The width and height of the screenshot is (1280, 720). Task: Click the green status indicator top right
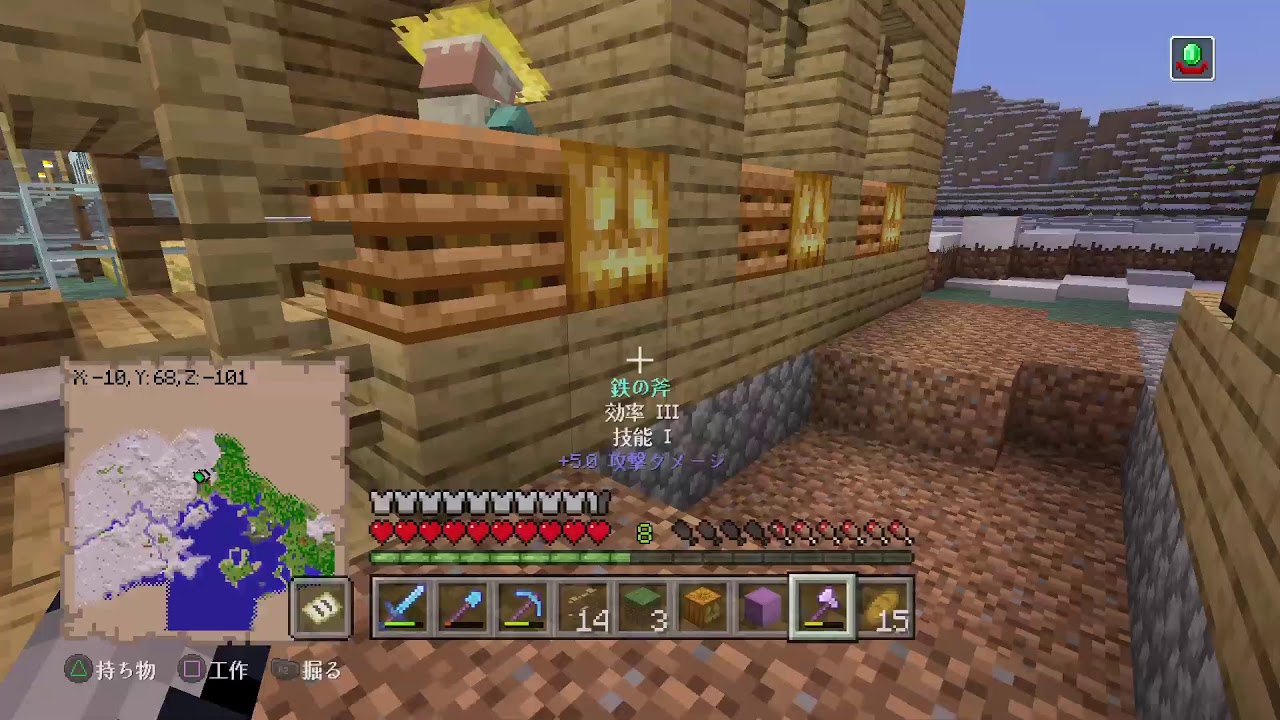click(x=1192, y=60)
